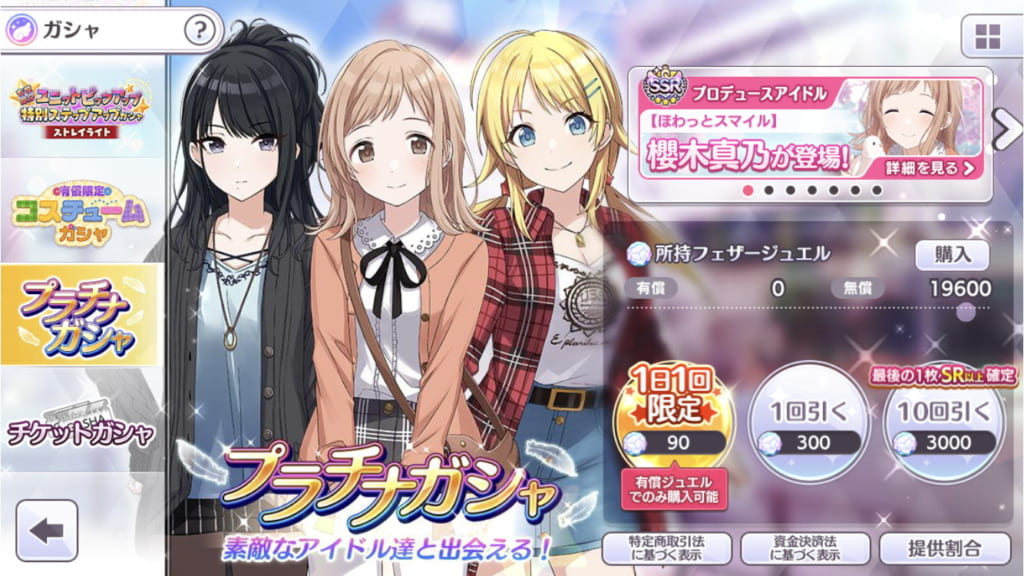1024x576 pixels.
Task: Open the 提供割合 drop rates
Action: tap(945, 548)
